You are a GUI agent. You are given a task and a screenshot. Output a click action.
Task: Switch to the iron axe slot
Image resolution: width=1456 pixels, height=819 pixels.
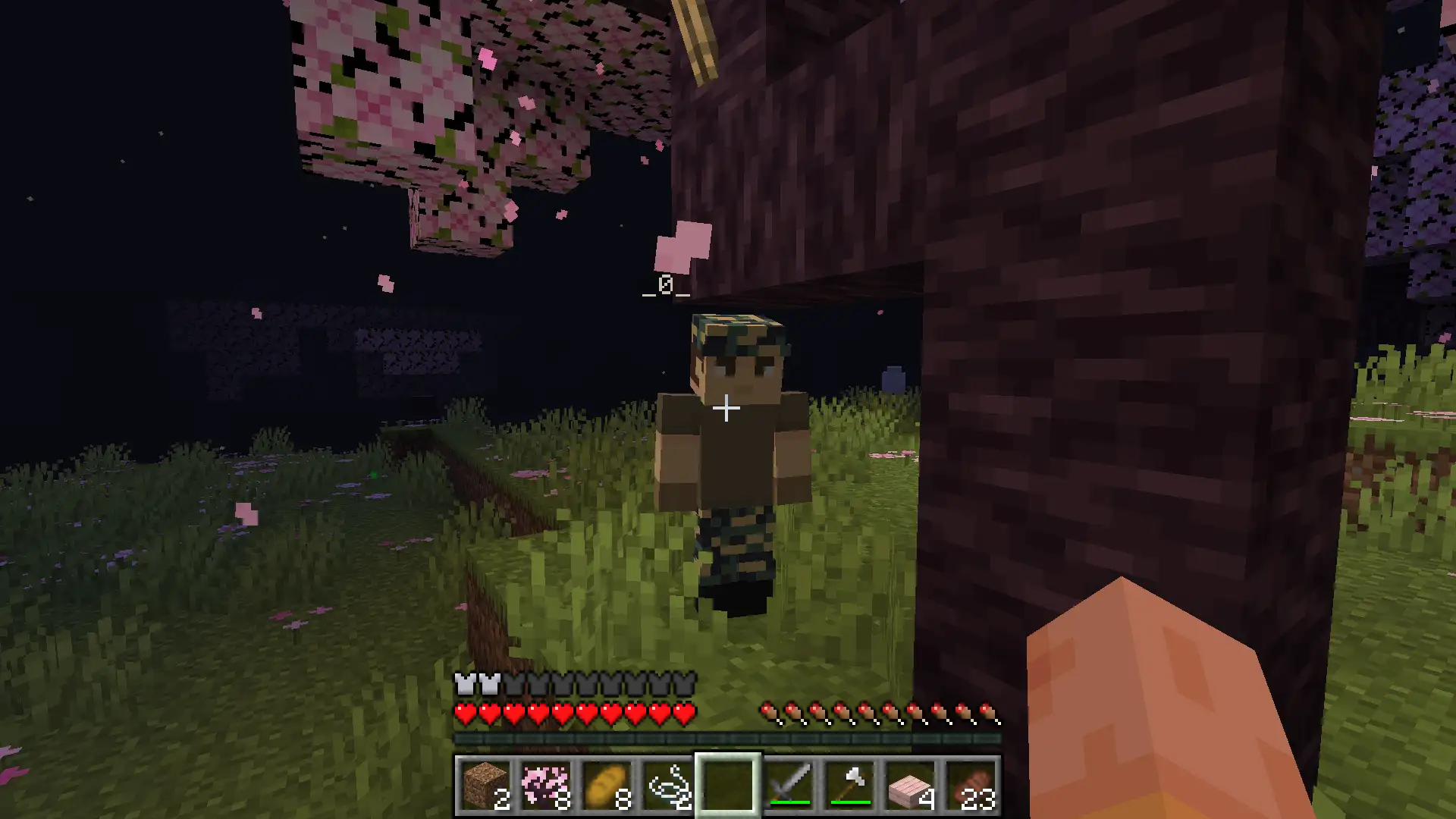(849, 785)
